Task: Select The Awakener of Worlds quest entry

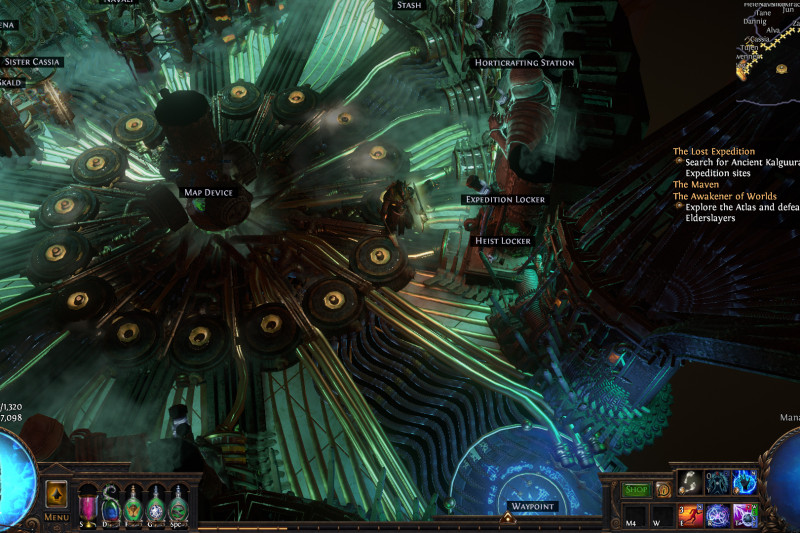Action: coord(725,196)
